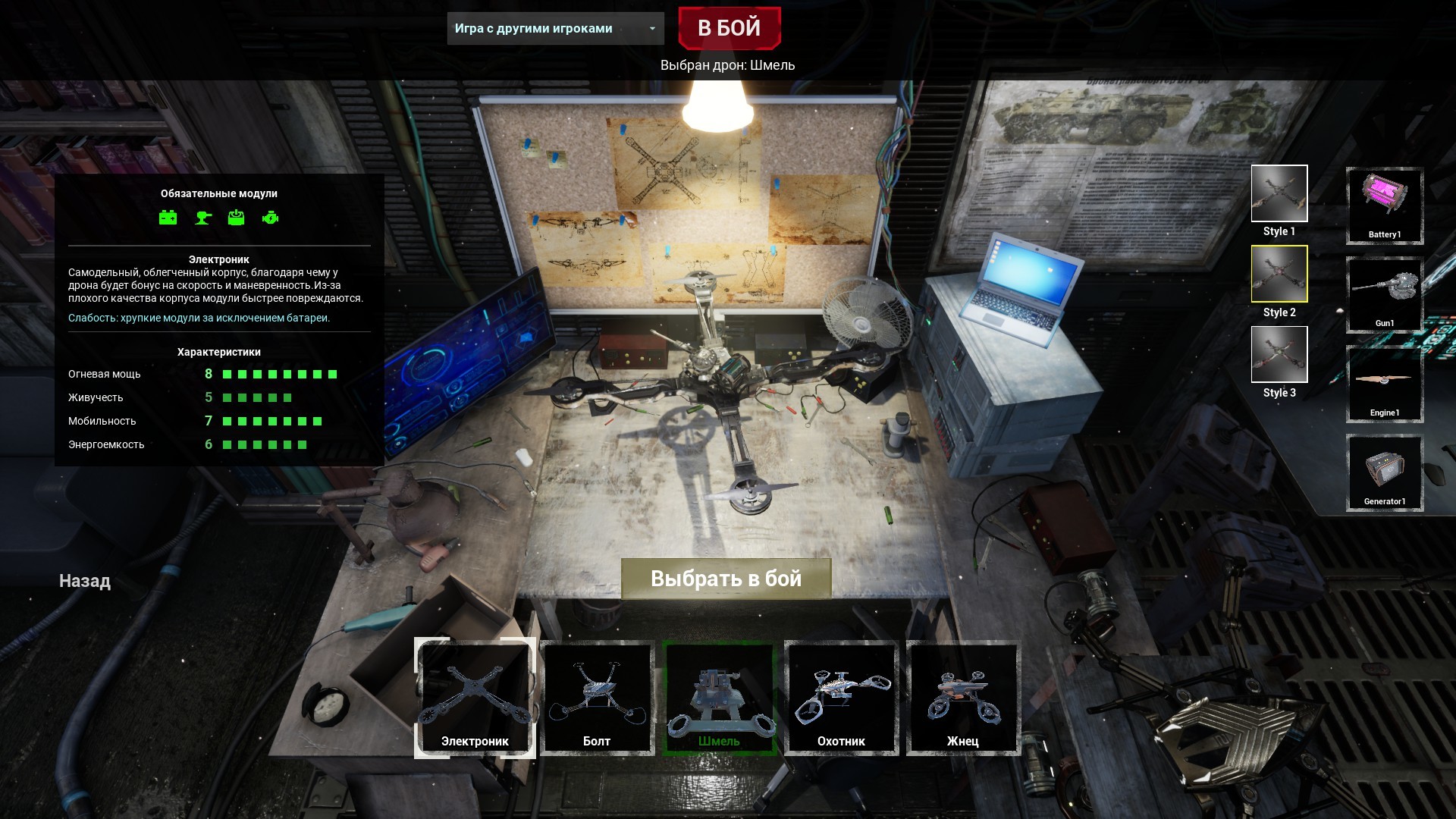The height and width of the screenshot is (819, 1456).
Task: Click the turret module icon in required modules
Action: coord(202,218)
